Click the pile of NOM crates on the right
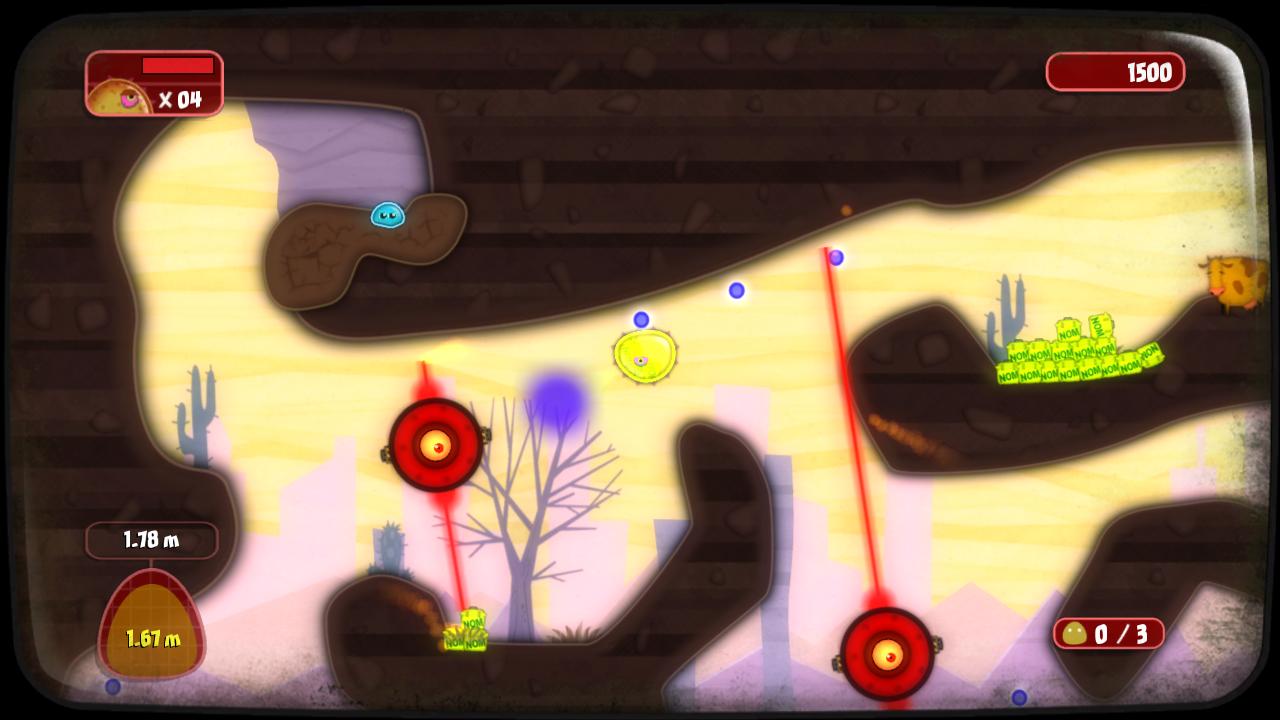The width and height of the screenshot is (1280, 720). point(1080,355)
